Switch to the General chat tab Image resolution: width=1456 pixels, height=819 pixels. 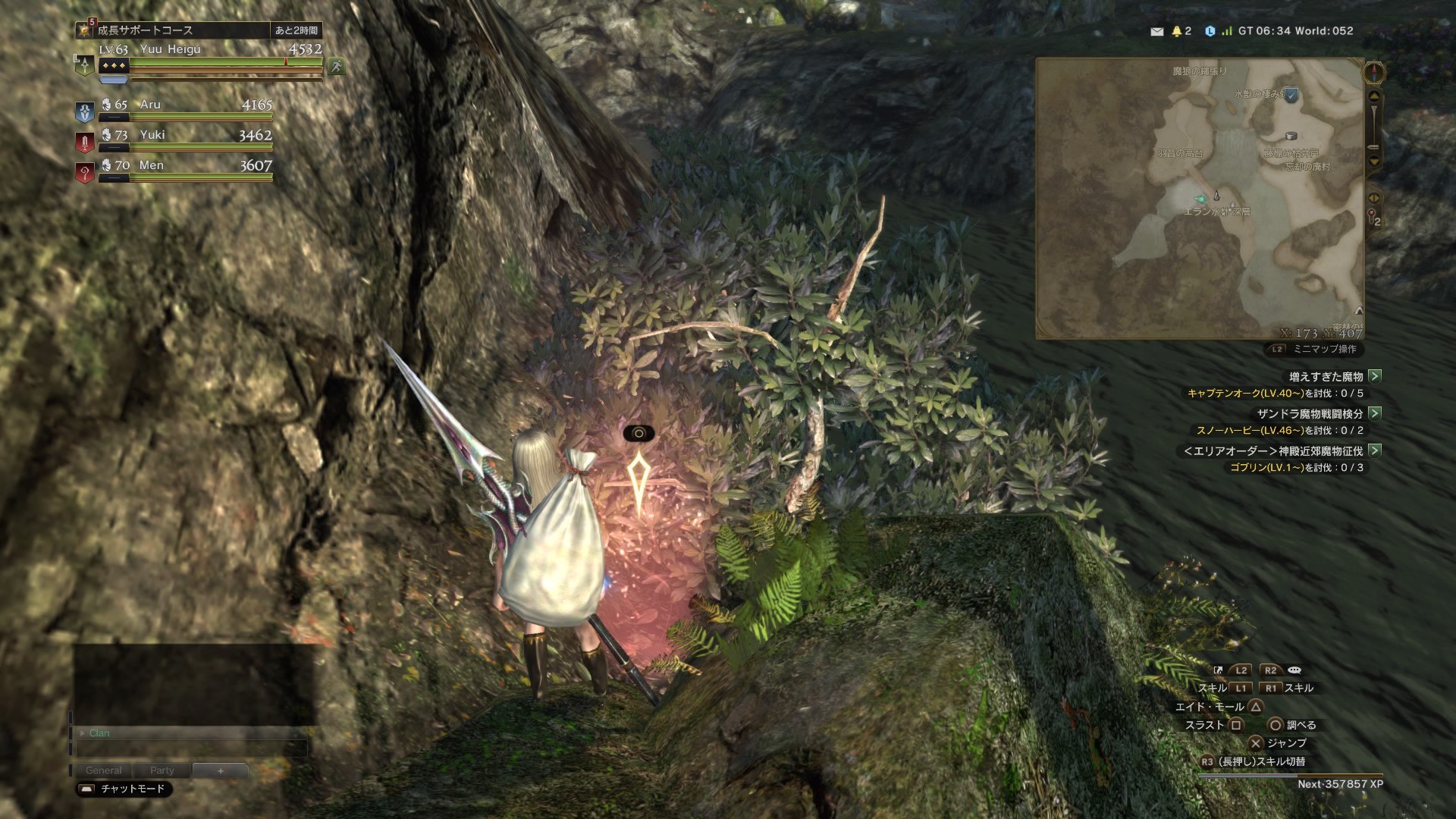(x=104, y=770)
